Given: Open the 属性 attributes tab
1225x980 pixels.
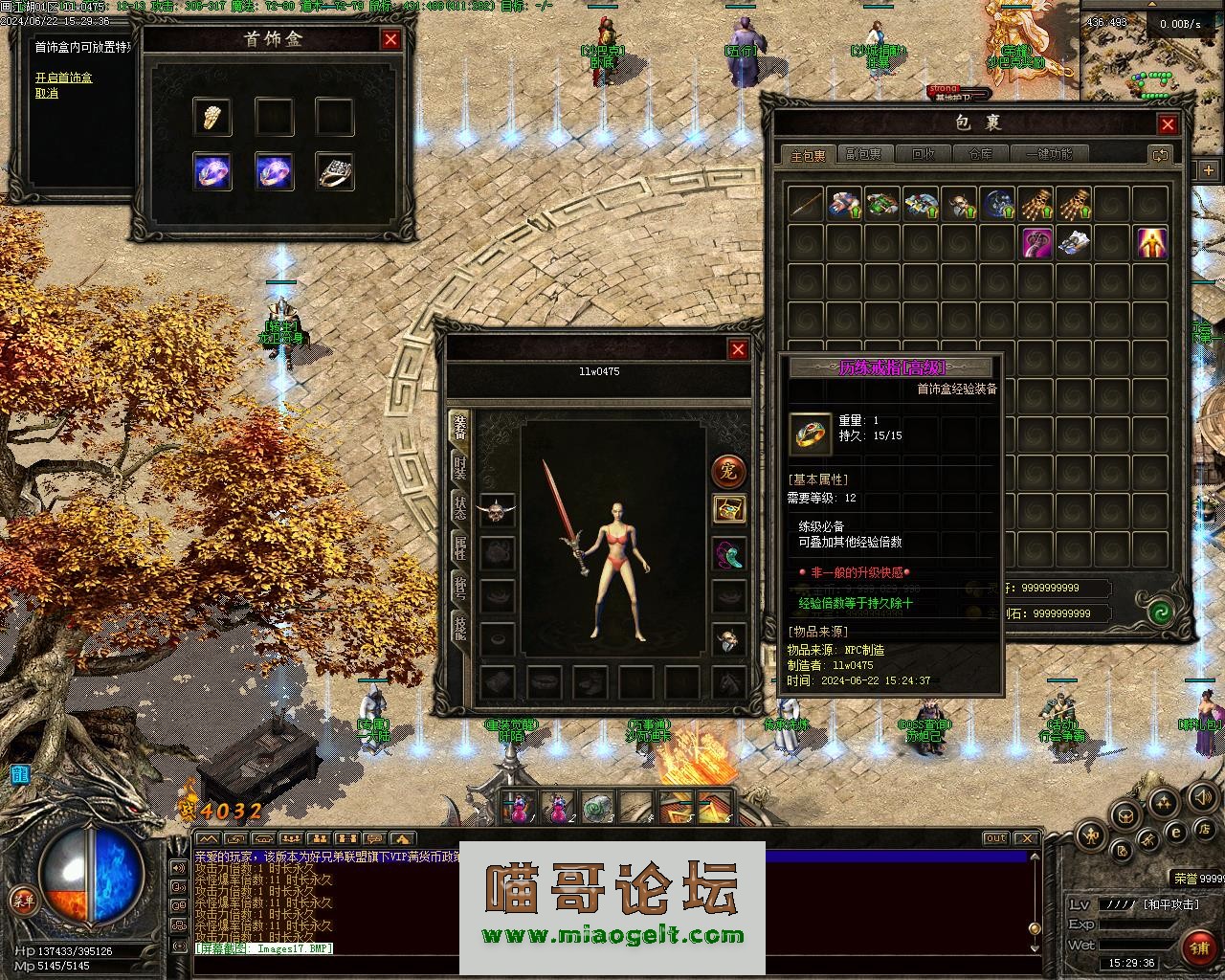Looking at the screenshot, I should [x=460, y=548].
